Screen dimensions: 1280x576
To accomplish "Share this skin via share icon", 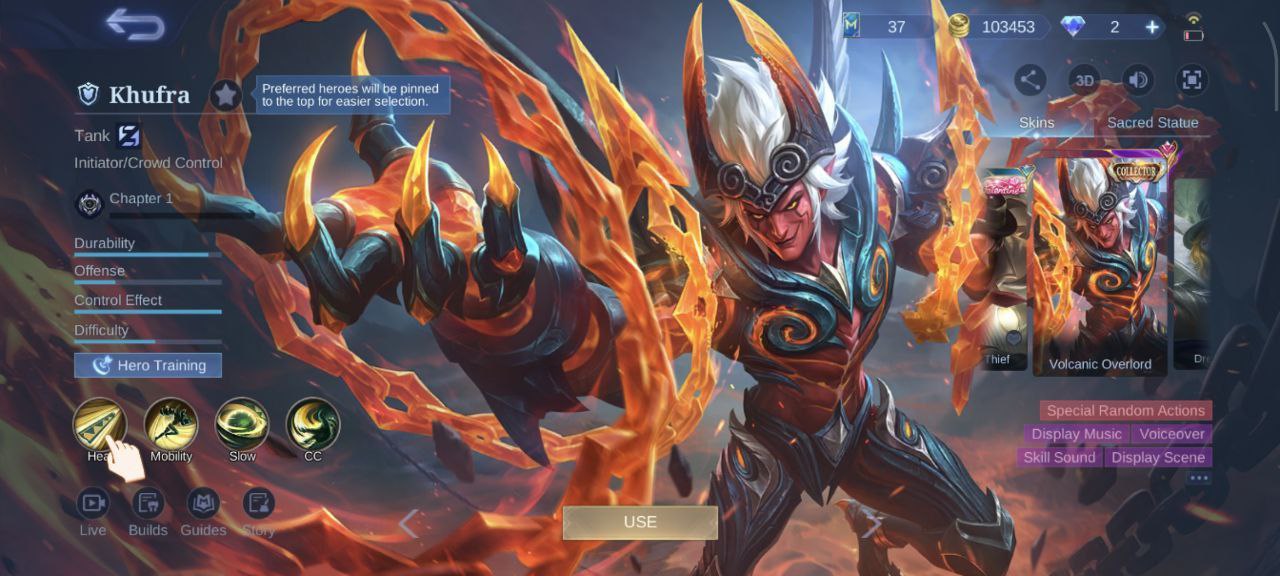I will [x=1030, y=80].
